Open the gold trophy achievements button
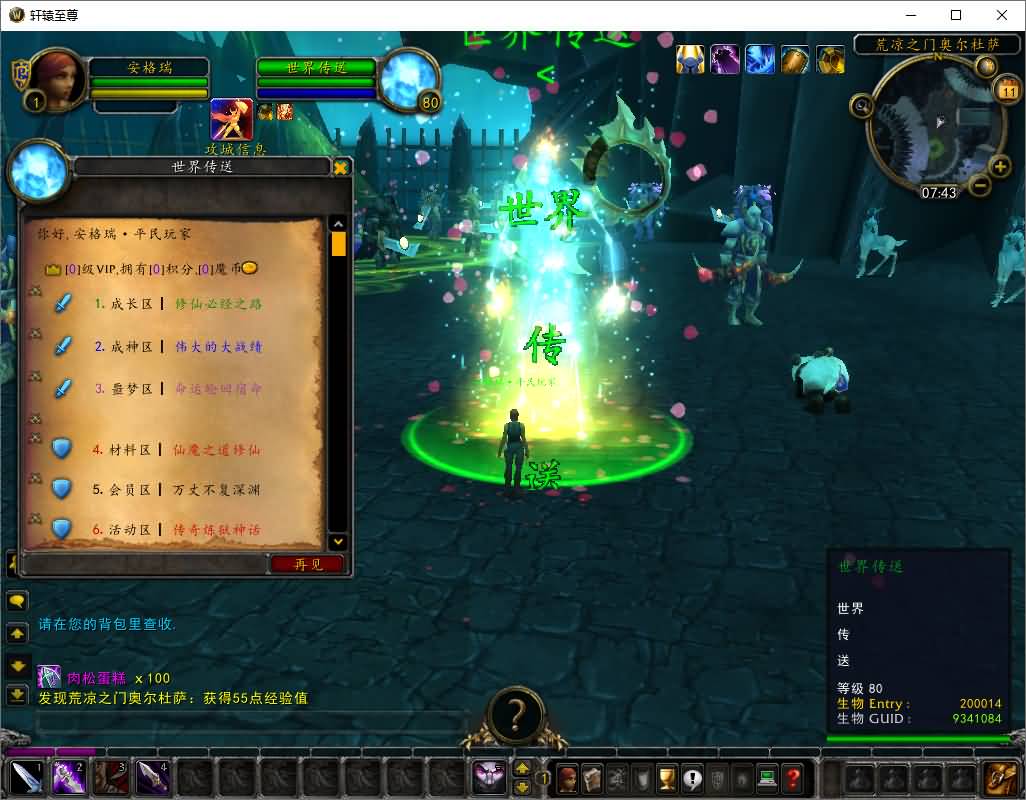The width and height of the screenshot is (1026, 800). click(x=667, y=777)
